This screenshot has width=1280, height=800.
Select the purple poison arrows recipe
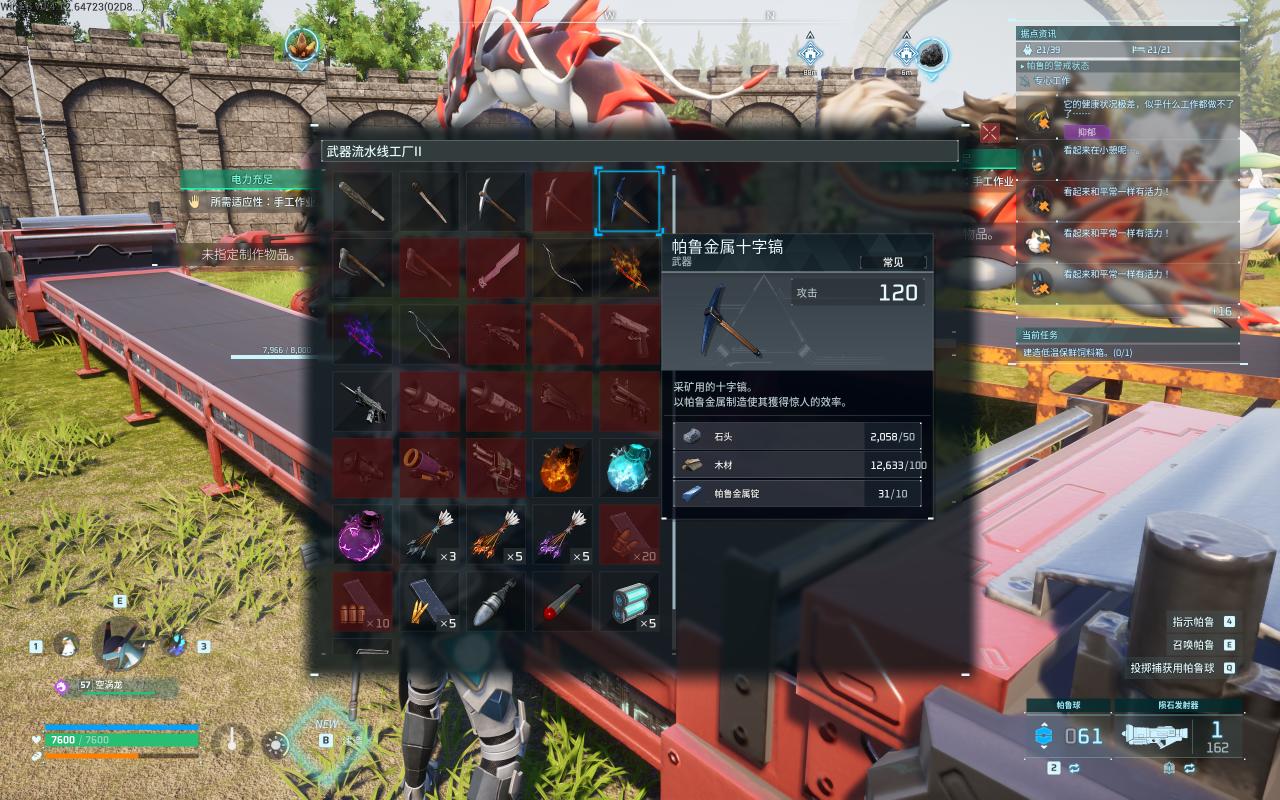click(x=562, y=534)
